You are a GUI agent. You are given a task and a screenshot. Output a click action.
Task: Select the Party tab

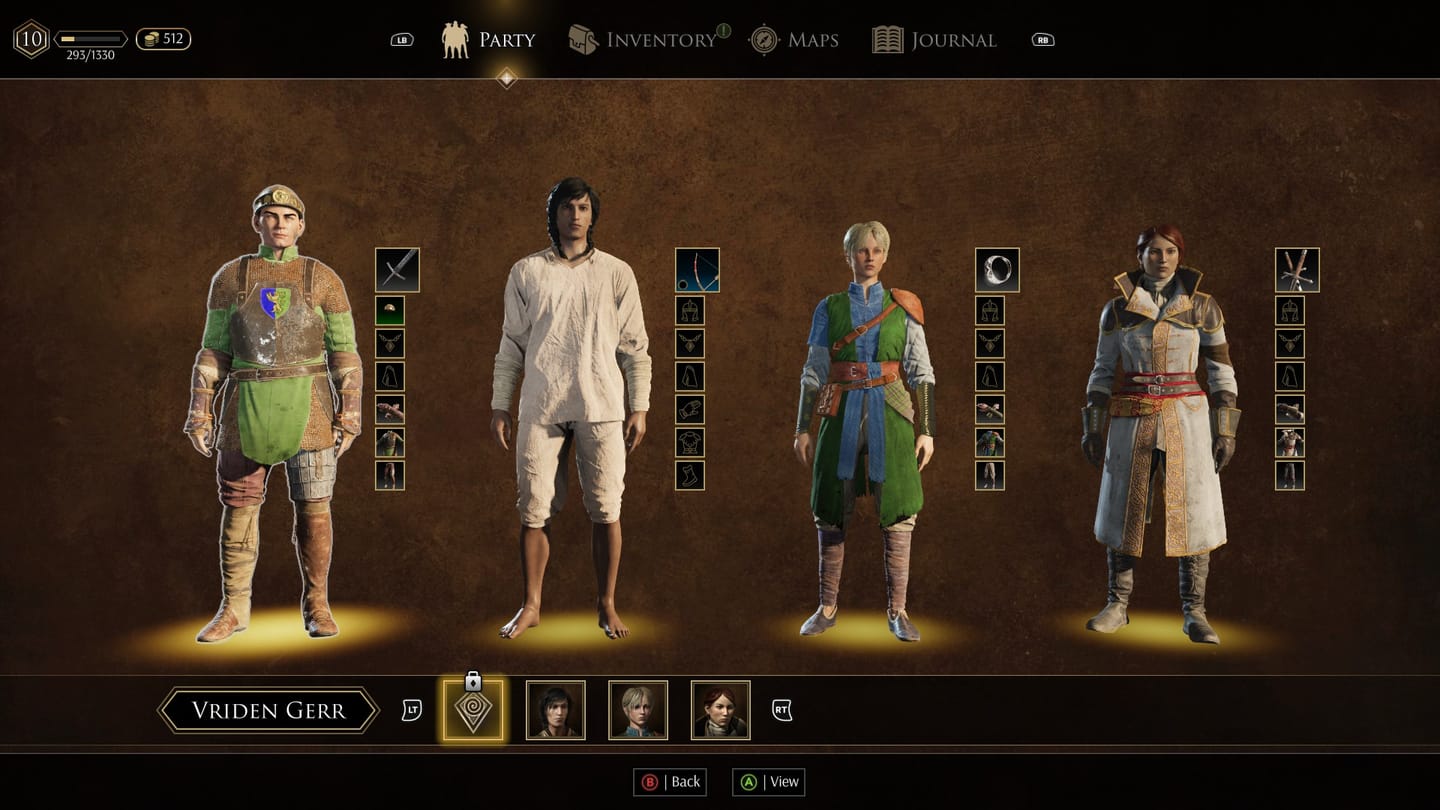pos(489,40)
